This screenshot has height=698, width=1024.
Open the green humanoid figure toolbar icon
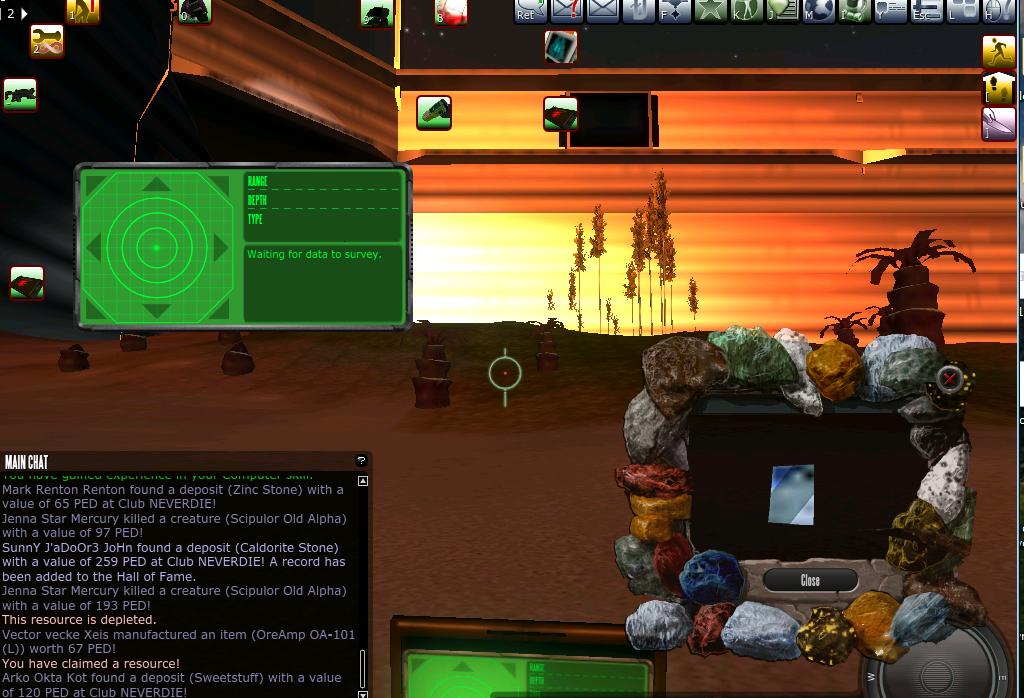pyautogui.click(x=745, y=10)
